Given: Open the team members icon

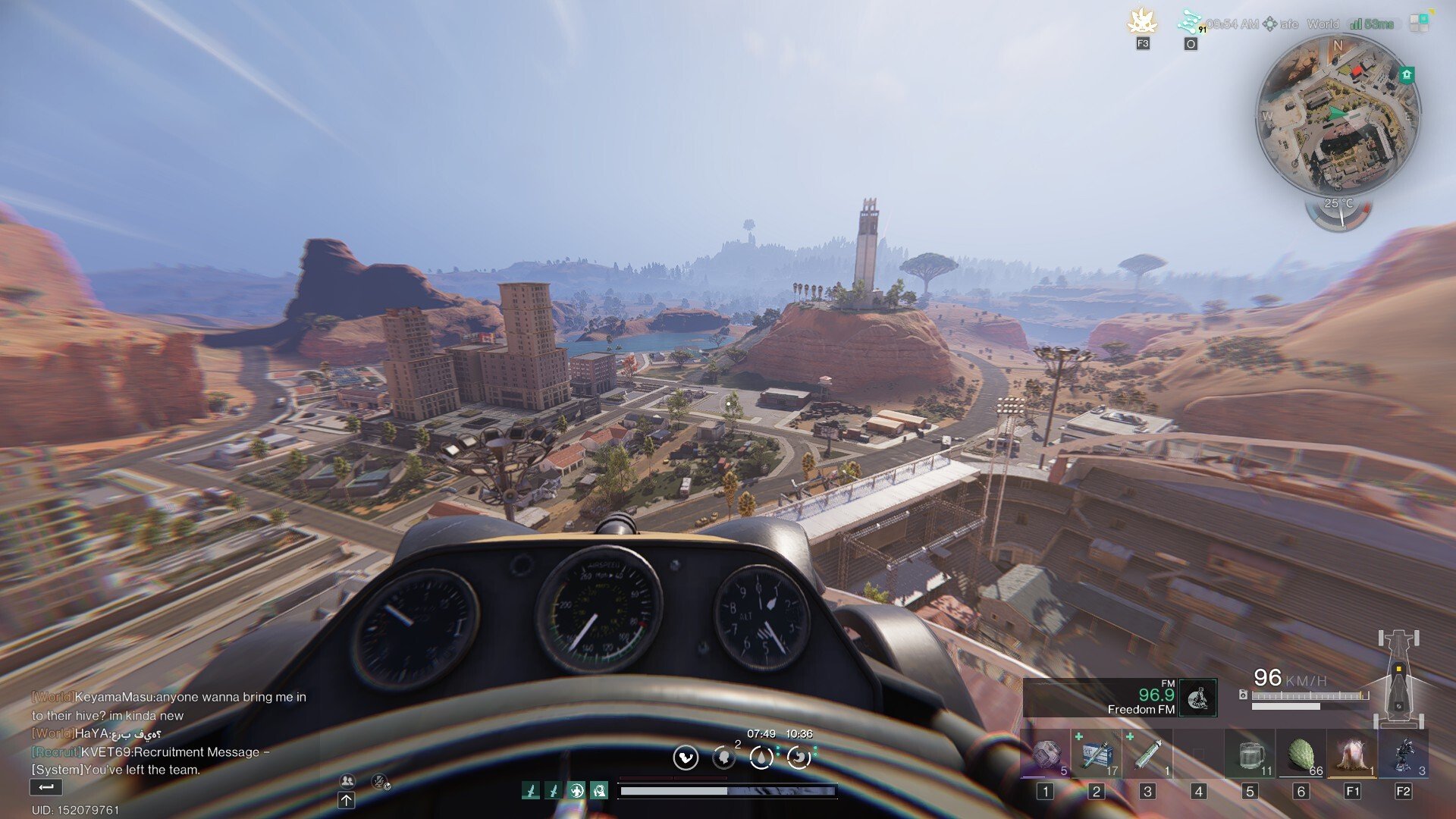Looking at the screenshot, I should tap(347, 780).
